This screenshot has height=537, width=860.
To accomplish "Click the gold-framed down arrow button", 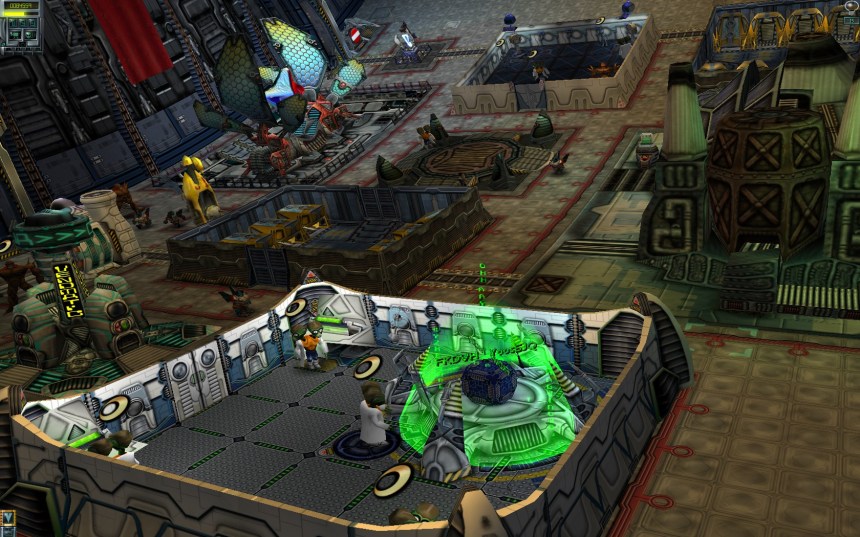I will point(8,517).
